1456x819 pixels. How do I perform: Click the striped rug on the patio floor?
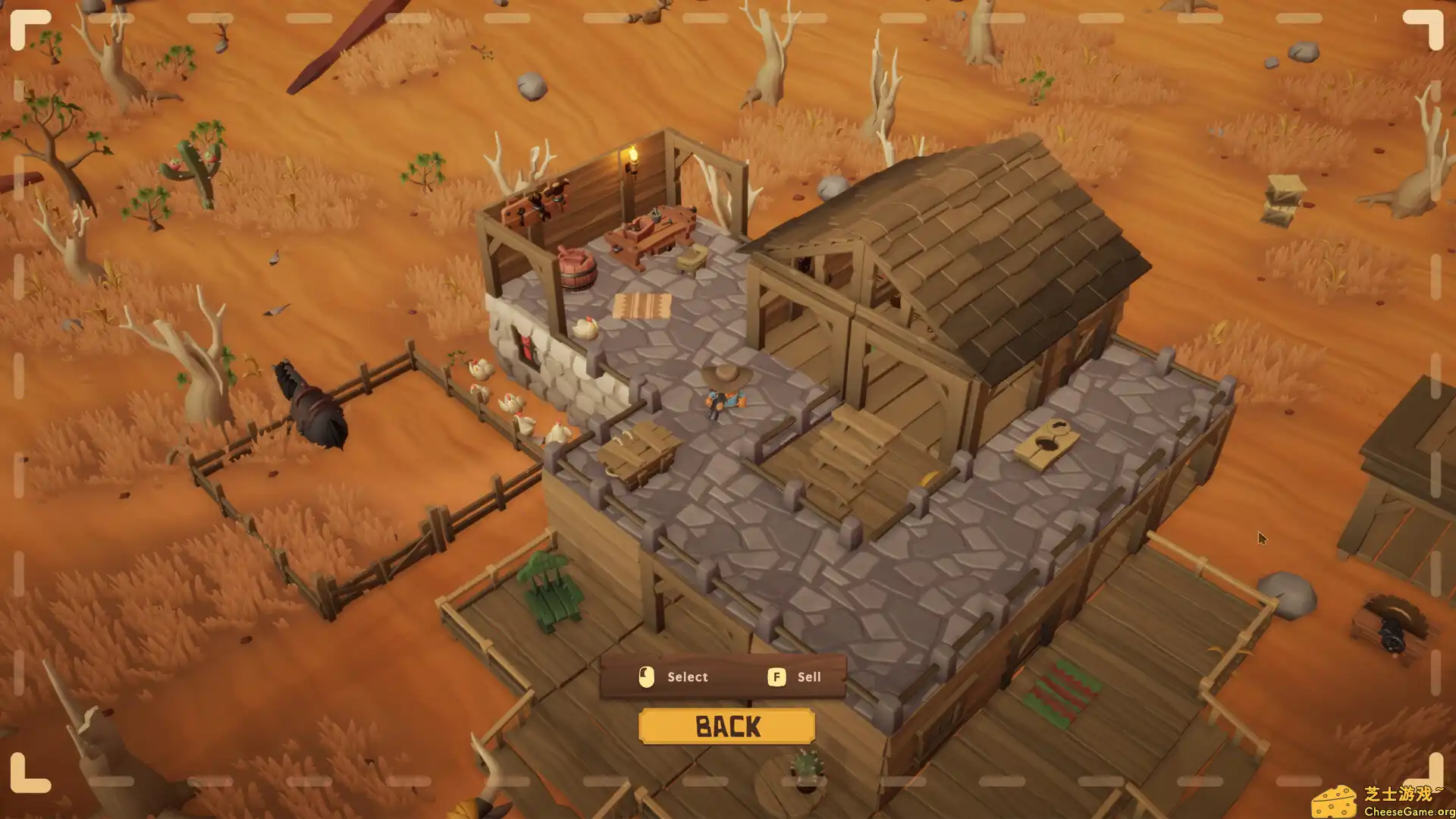642,305
